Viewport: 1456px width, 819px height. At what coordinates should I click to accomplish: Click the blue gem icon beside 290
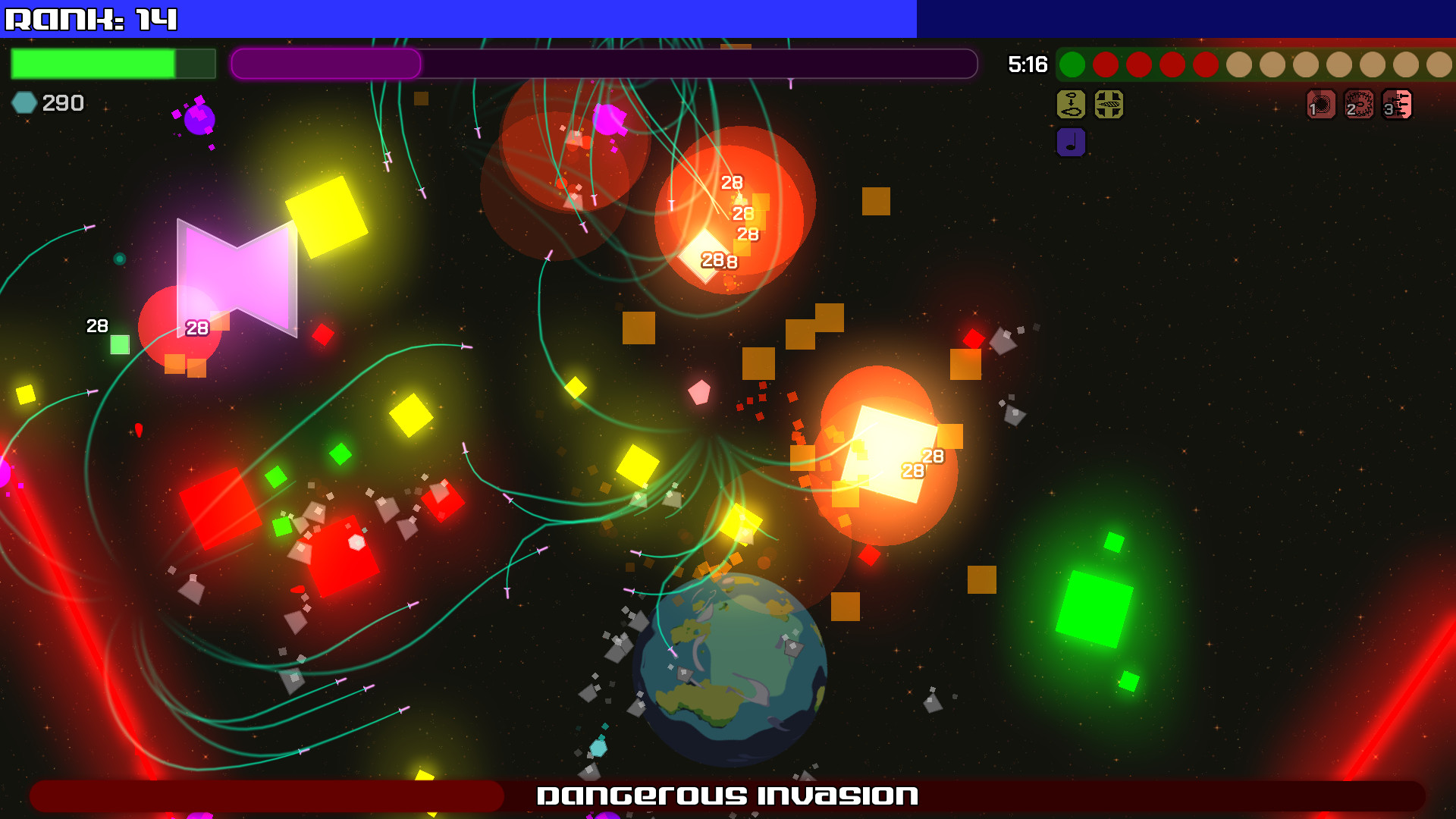click(x=24, y=100)
